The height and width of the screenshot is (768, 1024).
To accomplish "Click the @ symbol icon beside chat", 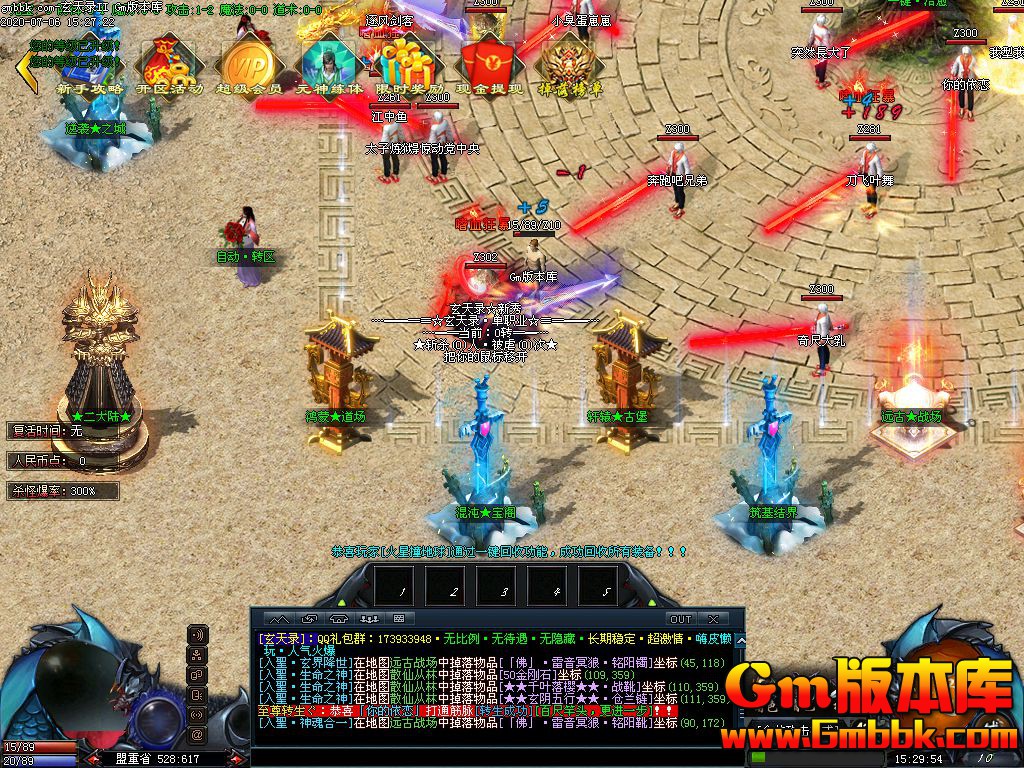I will [x=198, y=735].
